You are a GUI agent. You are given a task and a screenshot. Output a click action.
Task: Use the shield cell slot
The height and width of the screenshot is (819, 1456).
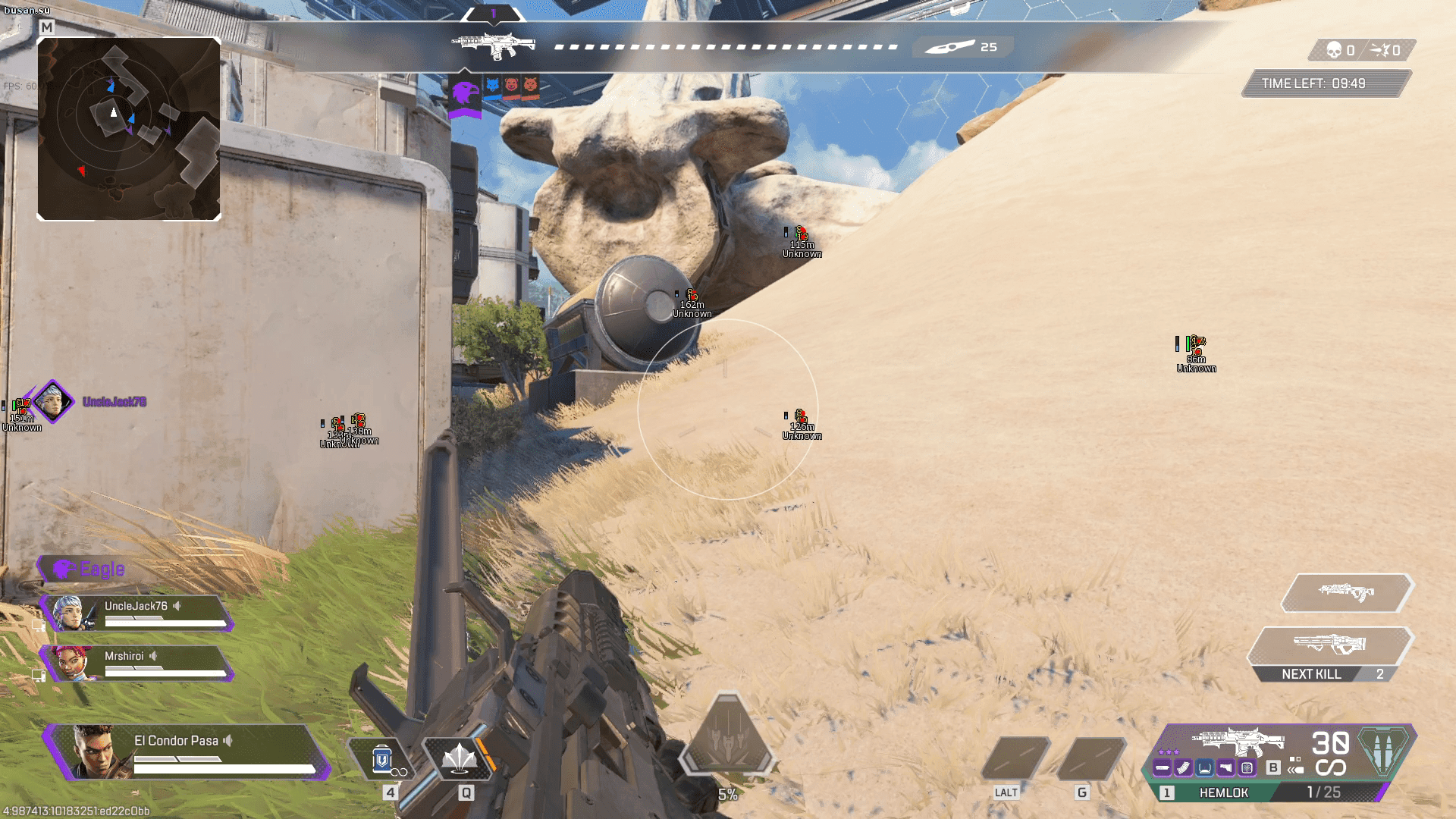[x=382, y=759]
